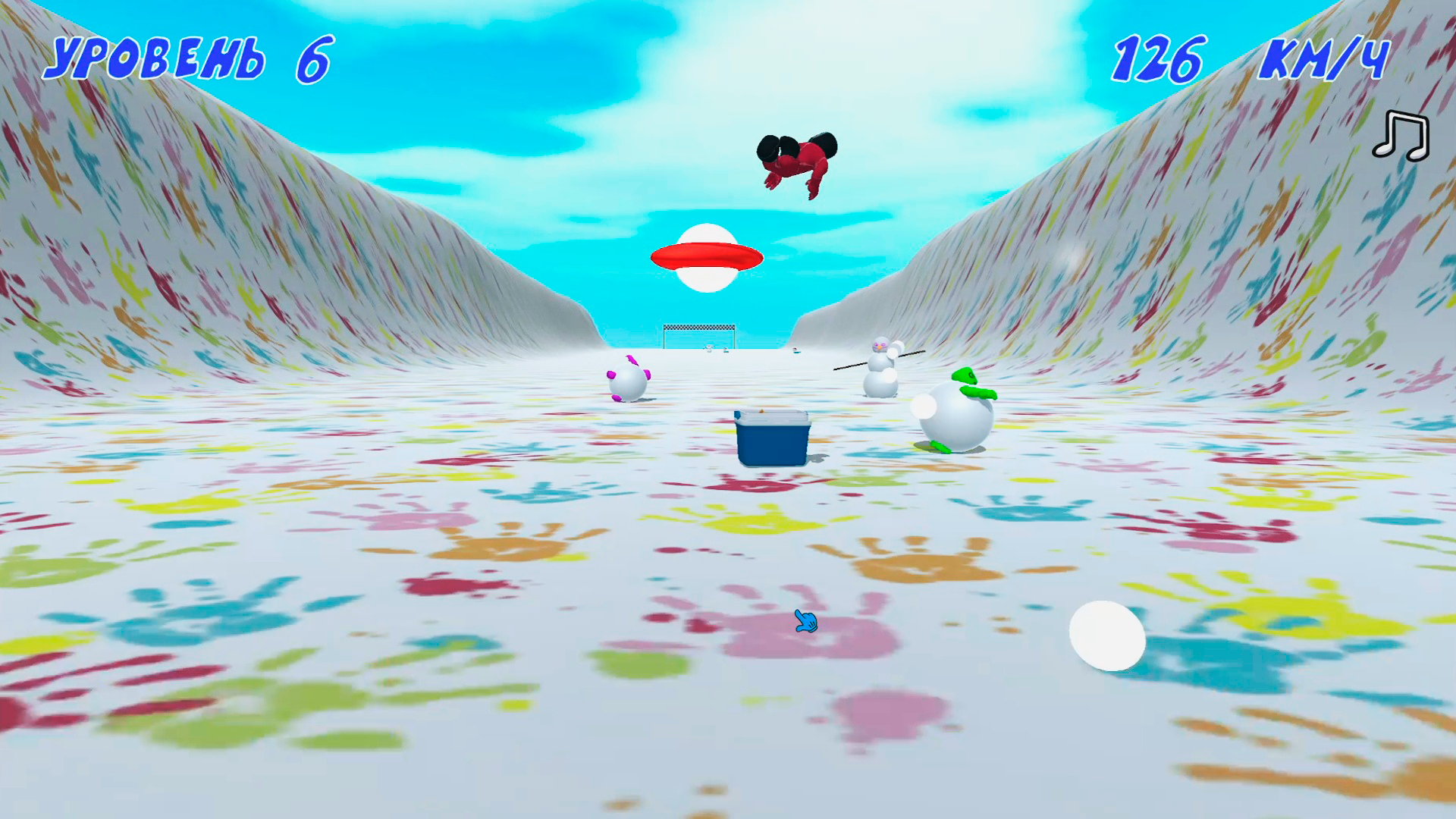Viewport: 1456px width, 819px height.
Task: Click the small blue object beside the finish gate
Action: [726, 350]
